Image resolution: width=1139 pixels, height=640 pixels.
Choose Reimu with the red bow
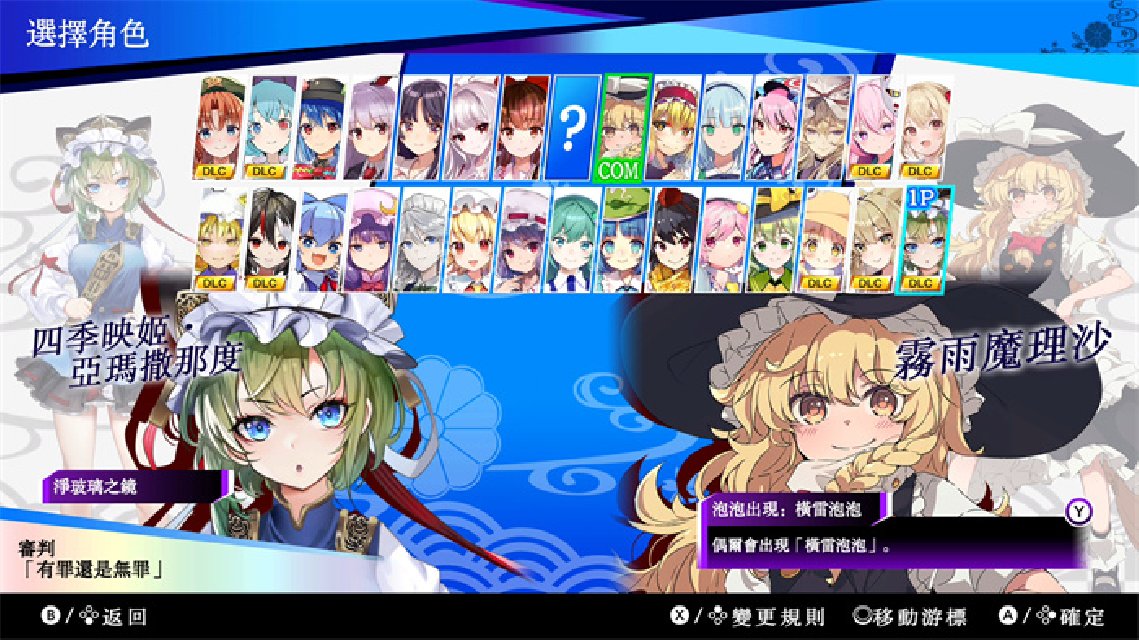[x=523, y=127]
